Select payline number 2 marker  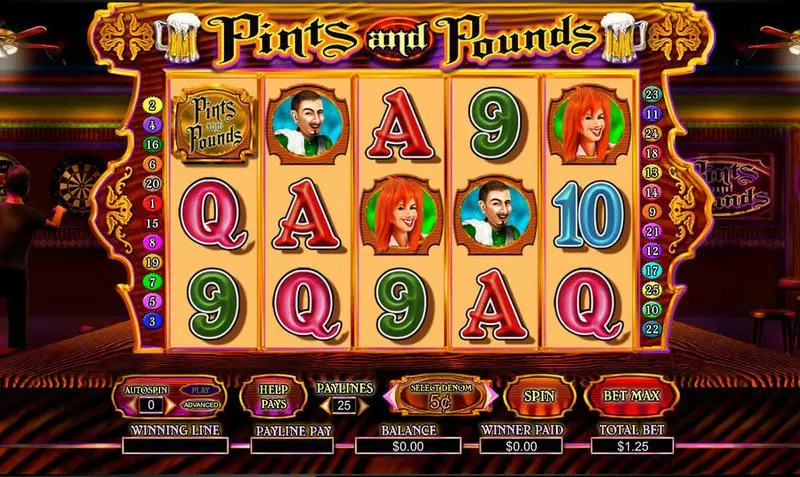point(153,105)
